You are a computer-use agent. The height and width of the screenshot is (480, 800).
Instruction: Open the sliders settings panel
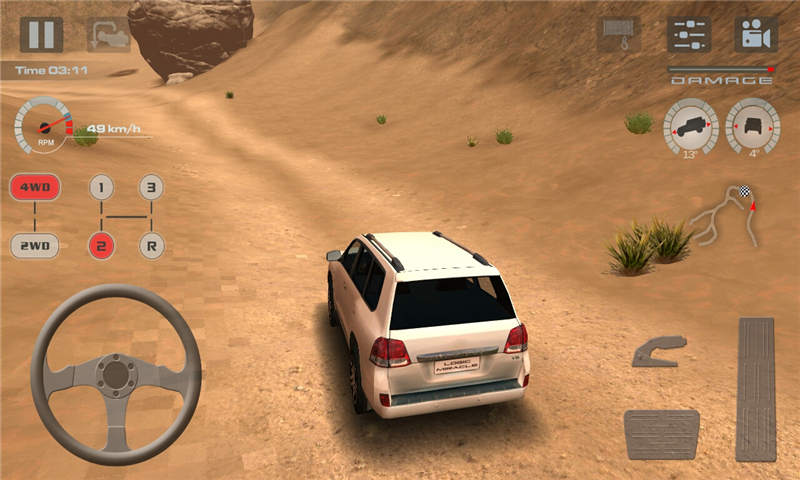click(x=688, y=34)
